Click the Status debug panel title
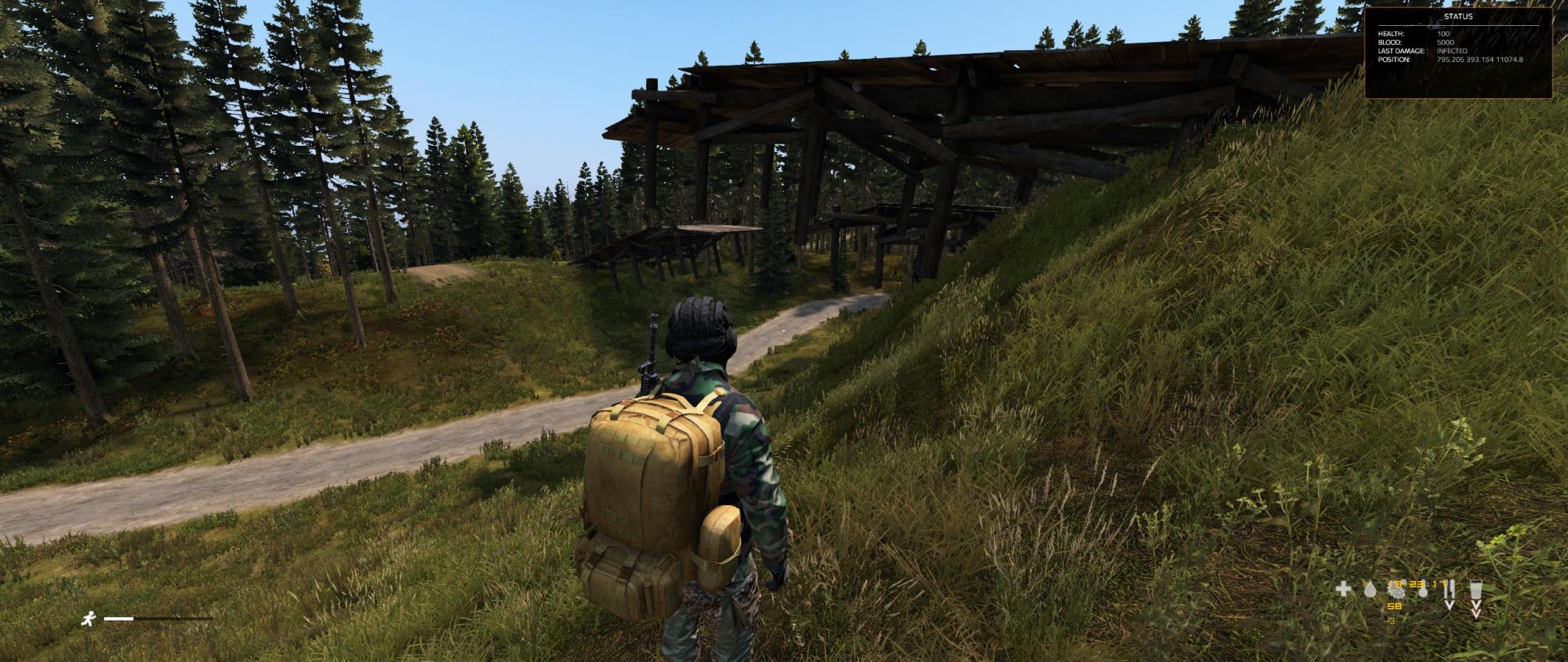1568x662 pixels. coord(1458,16)
